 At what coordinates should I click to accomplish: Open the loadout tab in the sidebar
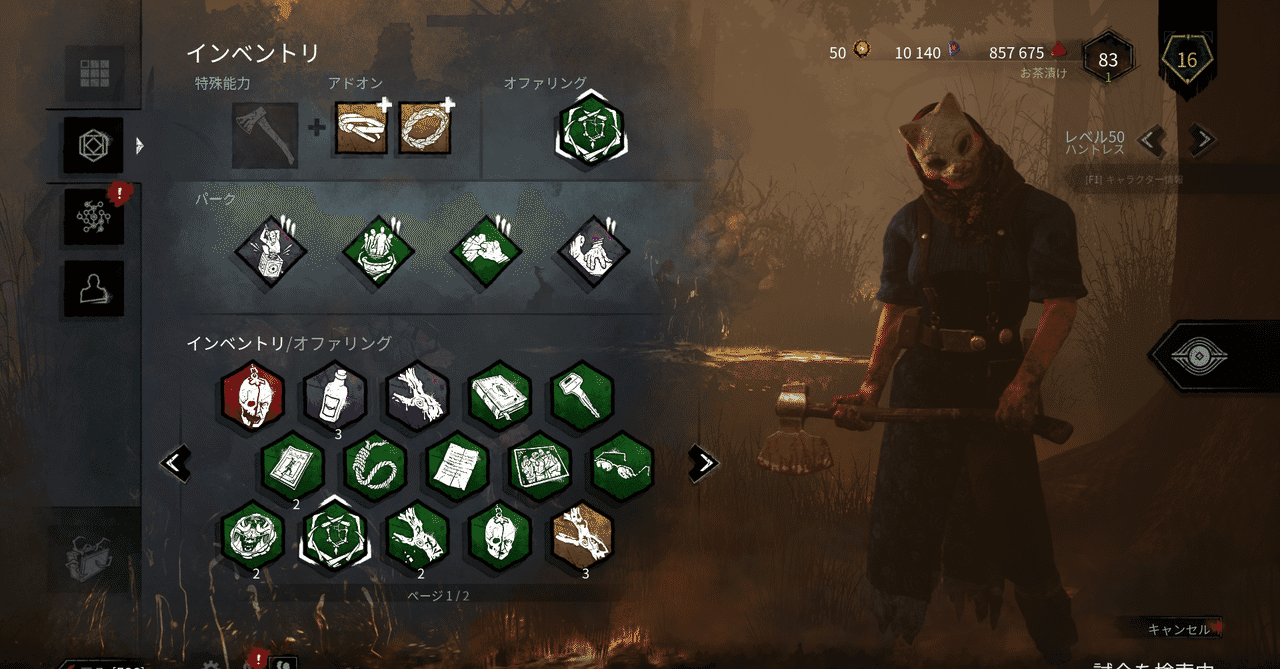[x=94, y=146]
